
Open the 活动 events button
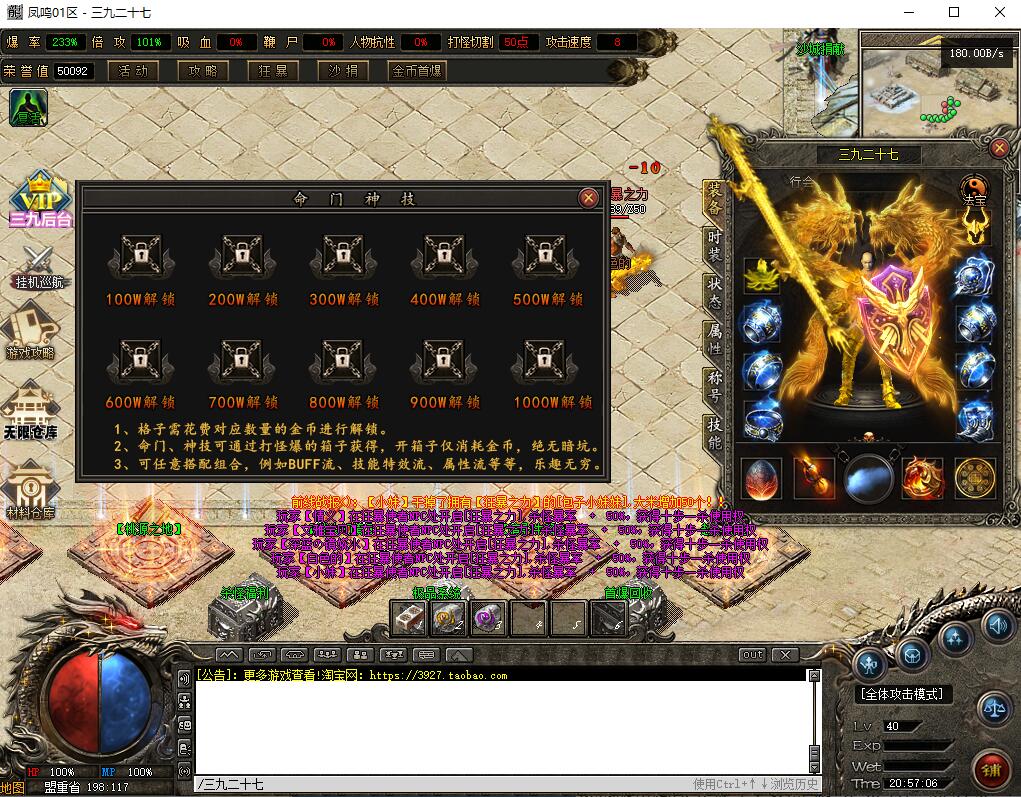(133, 71)
